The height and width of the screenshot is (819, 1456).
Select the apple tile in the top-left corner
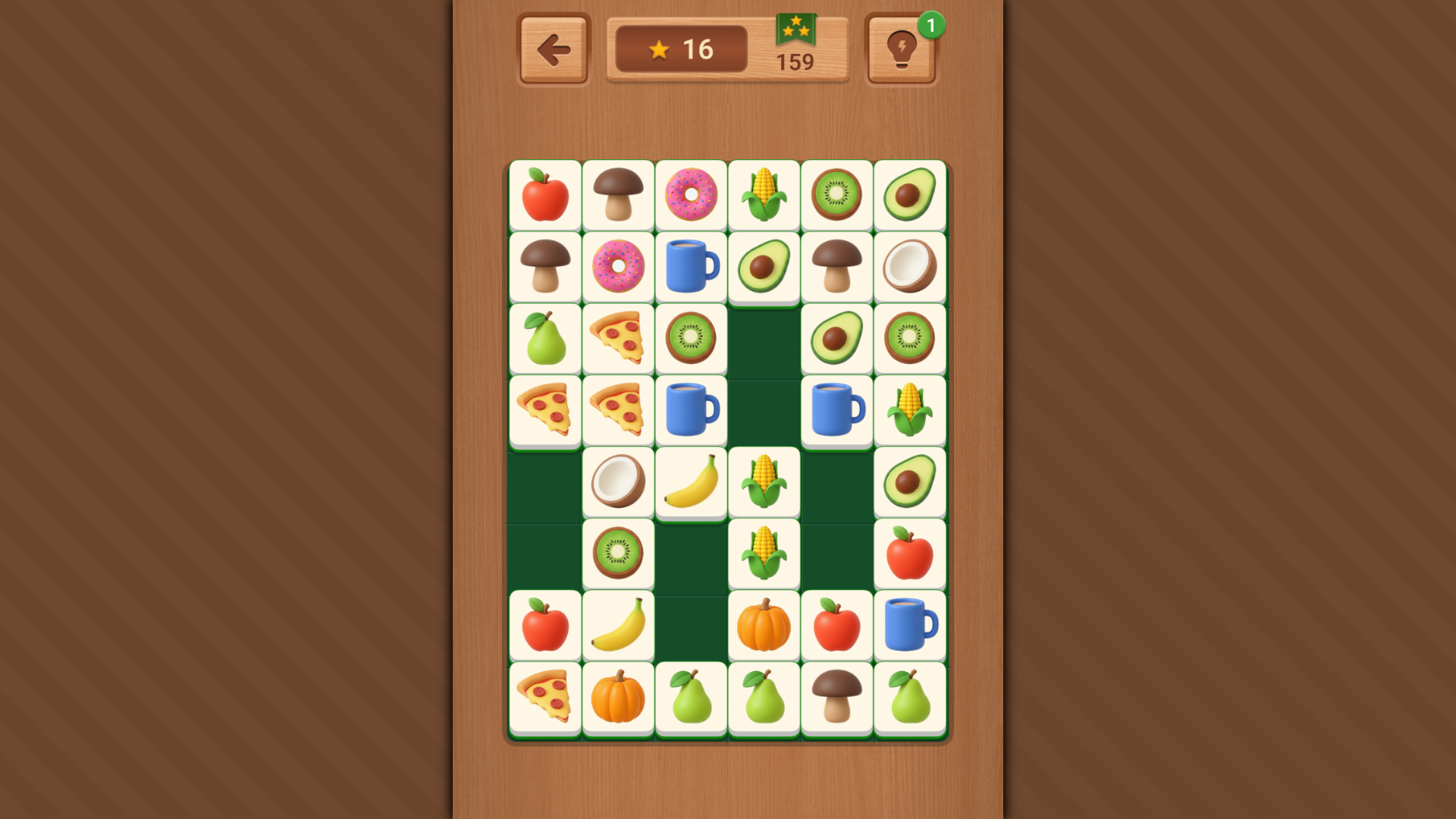545,196
